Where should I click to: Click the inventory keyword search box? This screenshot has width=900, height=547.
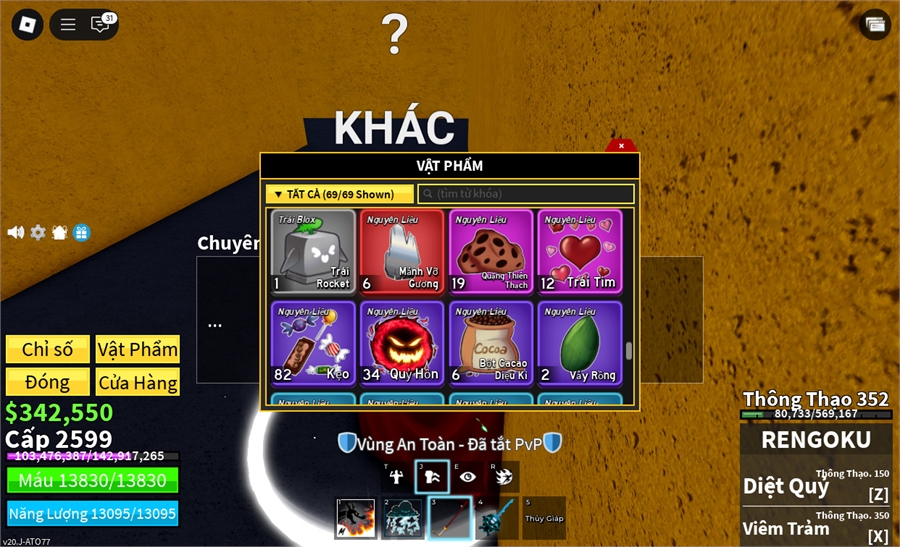526,194
